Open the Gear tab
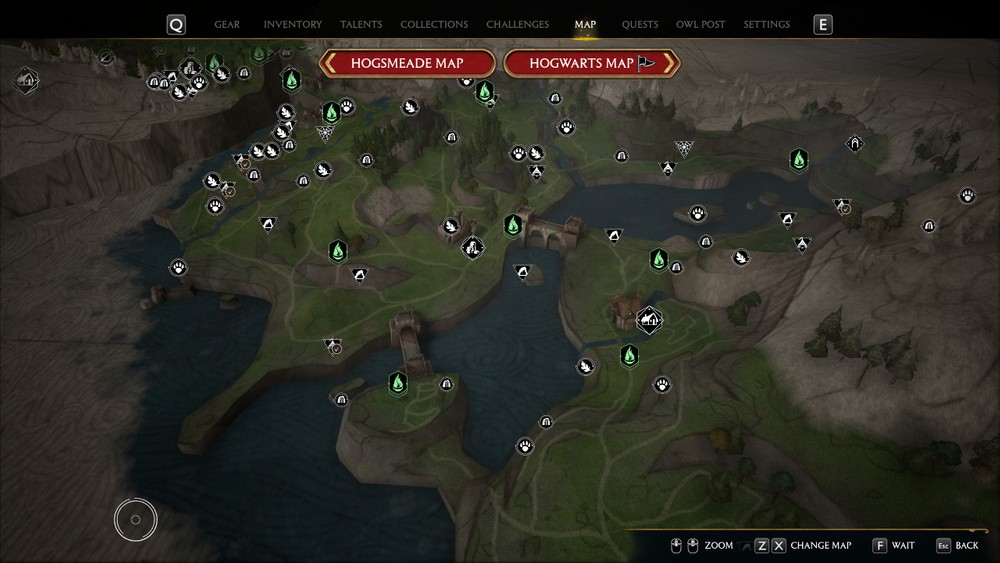 point(227,24)
